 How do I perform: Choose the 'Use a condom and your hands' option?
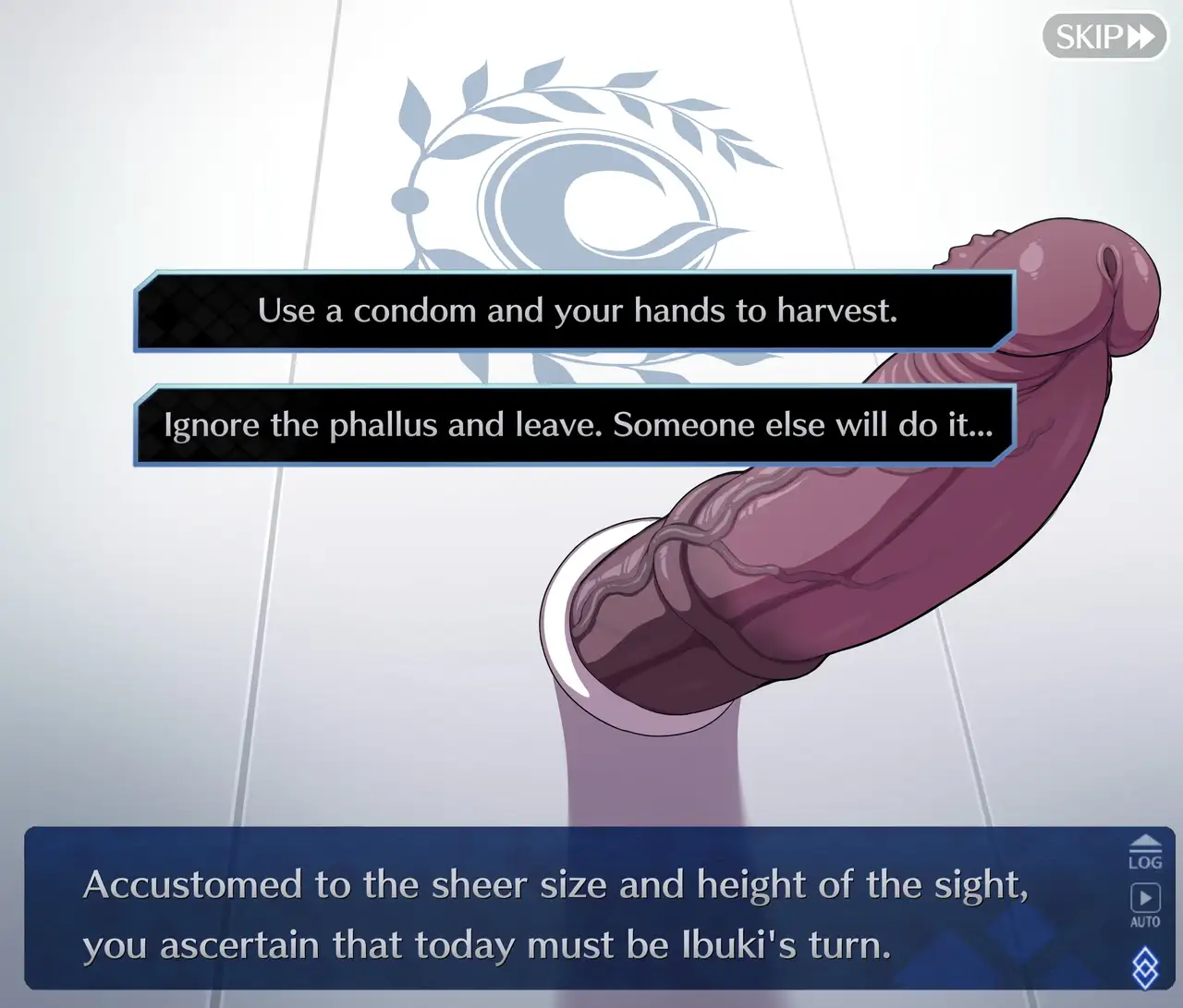point(576,311)
